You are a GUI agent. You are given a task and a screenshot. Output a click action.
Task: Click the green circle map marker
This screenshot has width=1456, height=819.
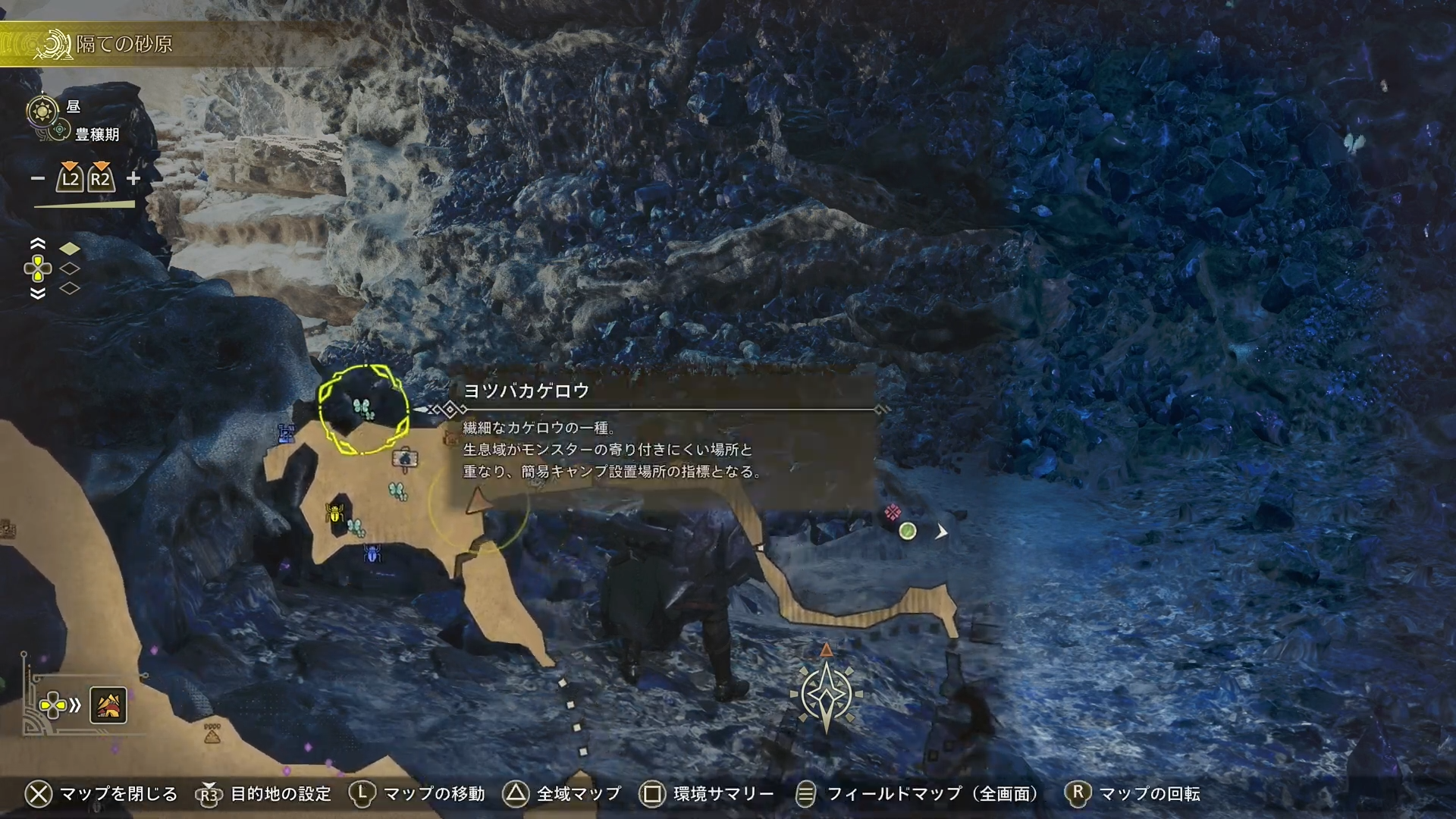908,531
